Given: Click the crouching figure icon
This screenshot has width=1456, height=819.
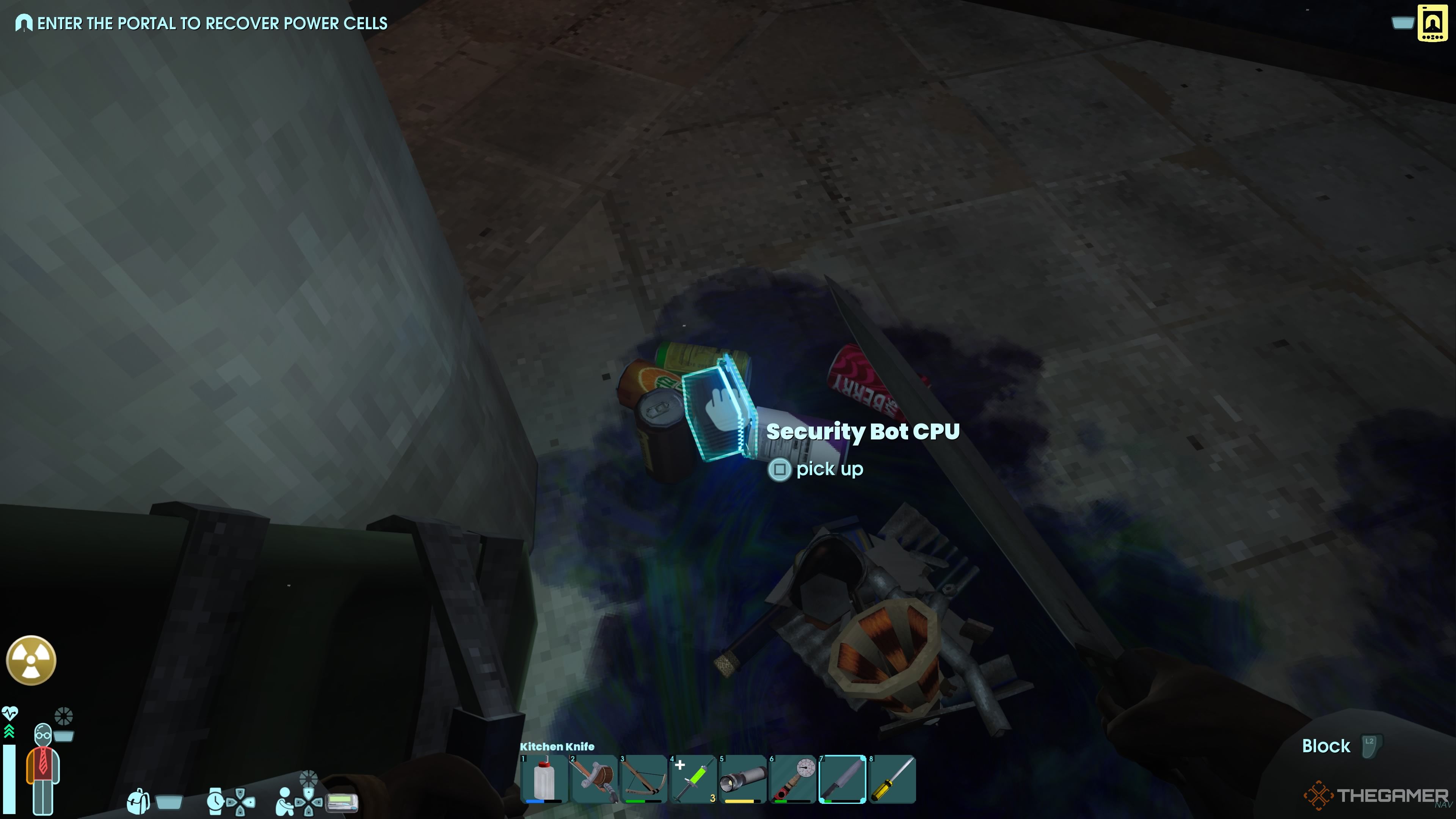Looking at the screenshot, I should tap(284, 802).
